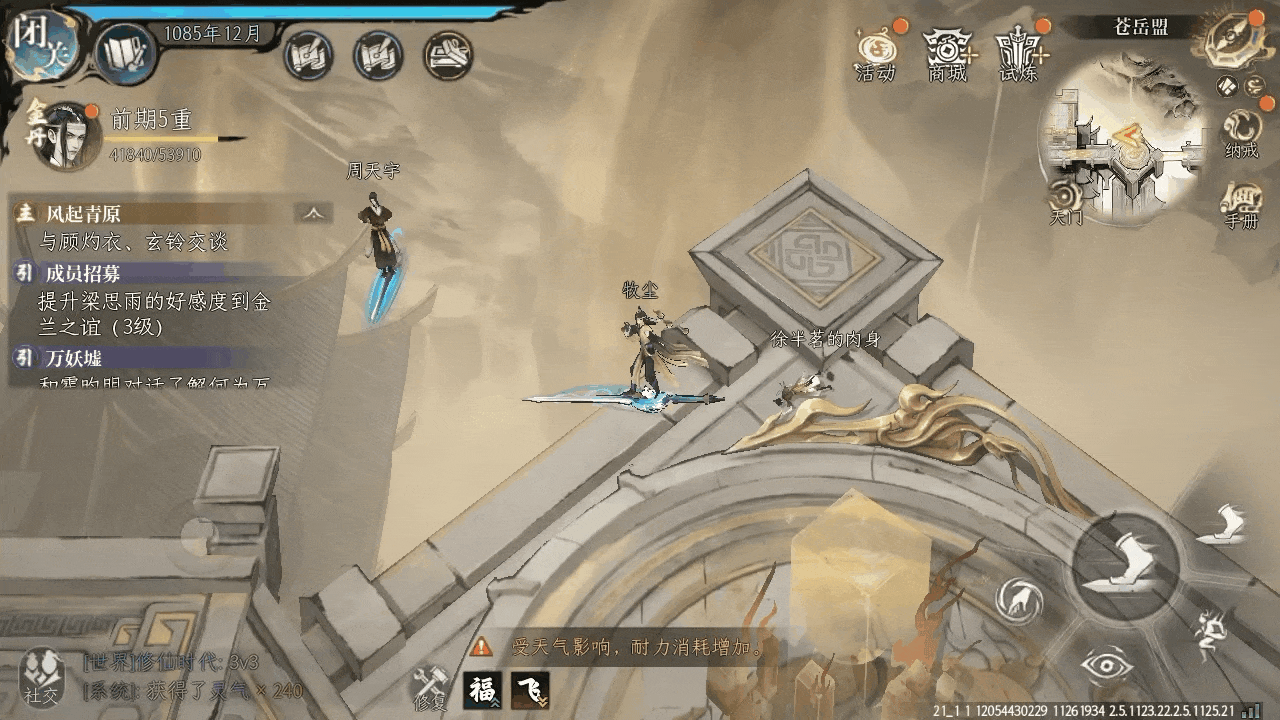Open the 手册 handbook
This screenshot has height=720, width=1280.
tap(1241, 206)
